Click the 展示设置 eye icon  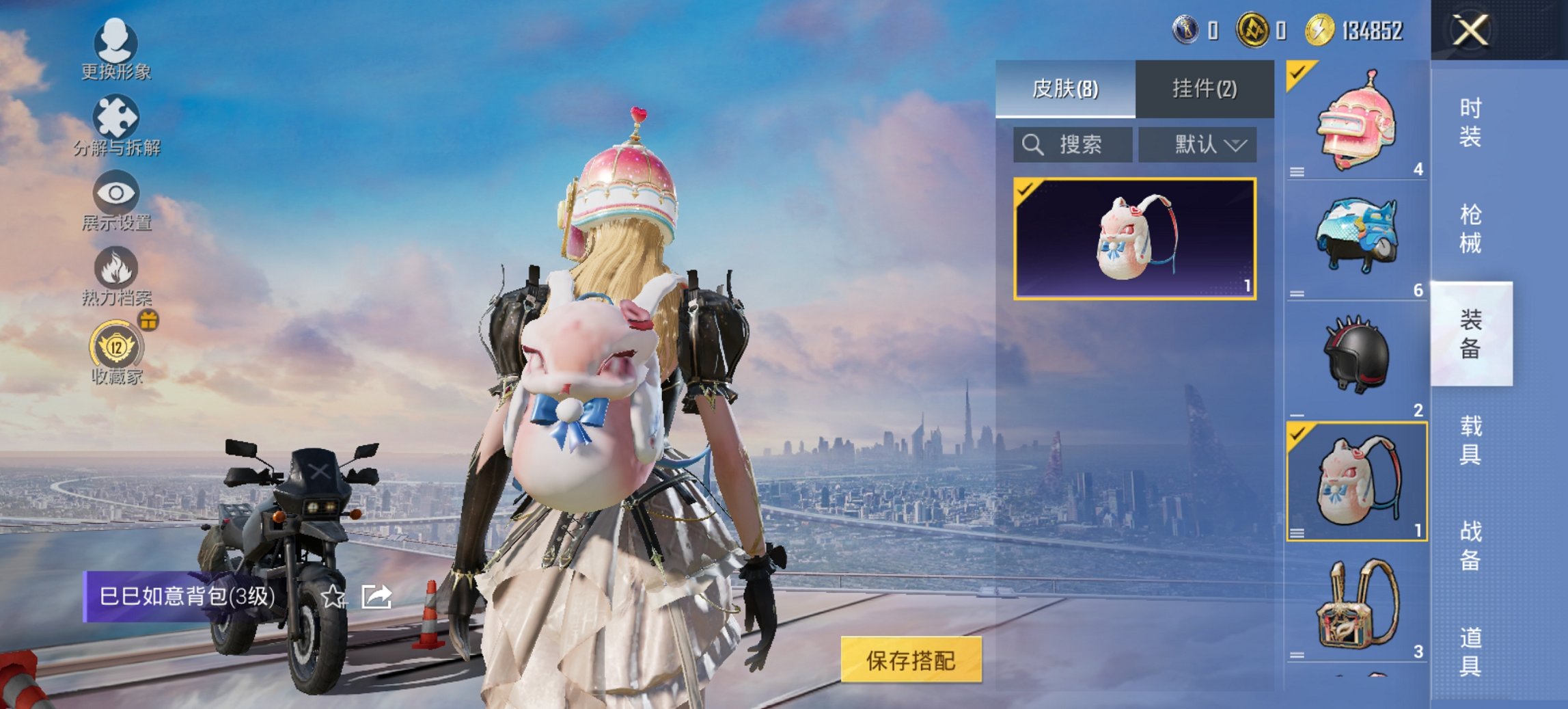[x=116, y=197]
